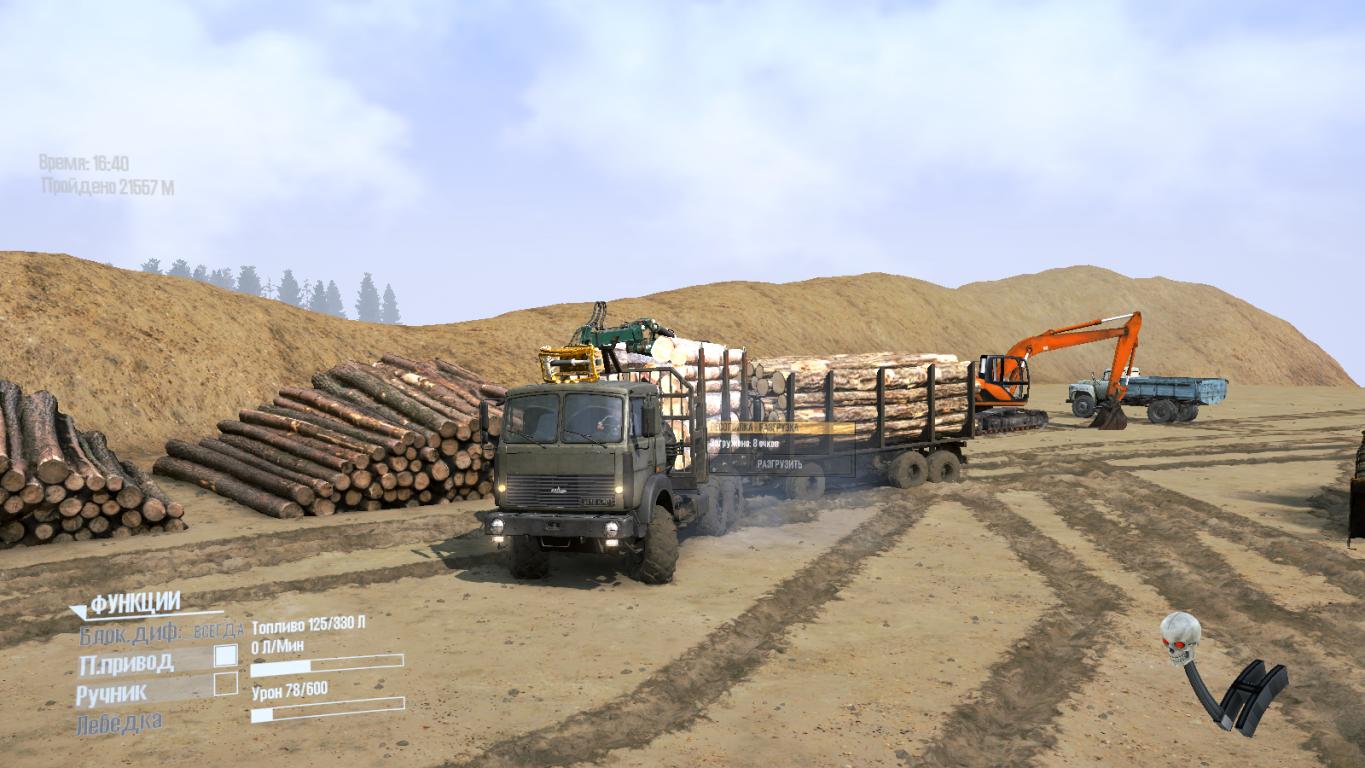This screenshot has width=1365, height=768.
Task: Toggle the П.привод all-wheel drive checkbox
Action: coord(226,656)
